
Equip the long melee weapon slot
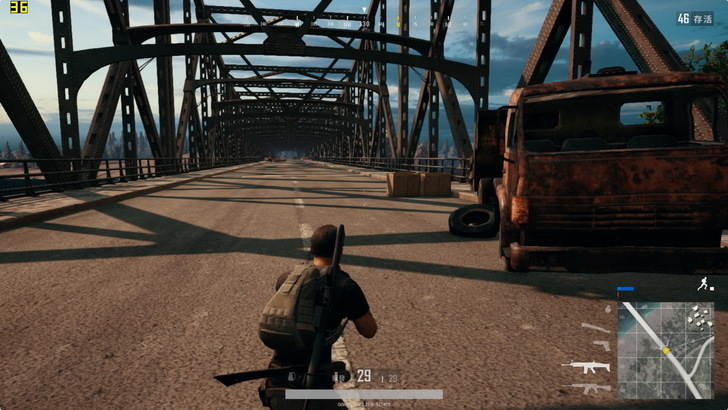(x=596, y=328)
